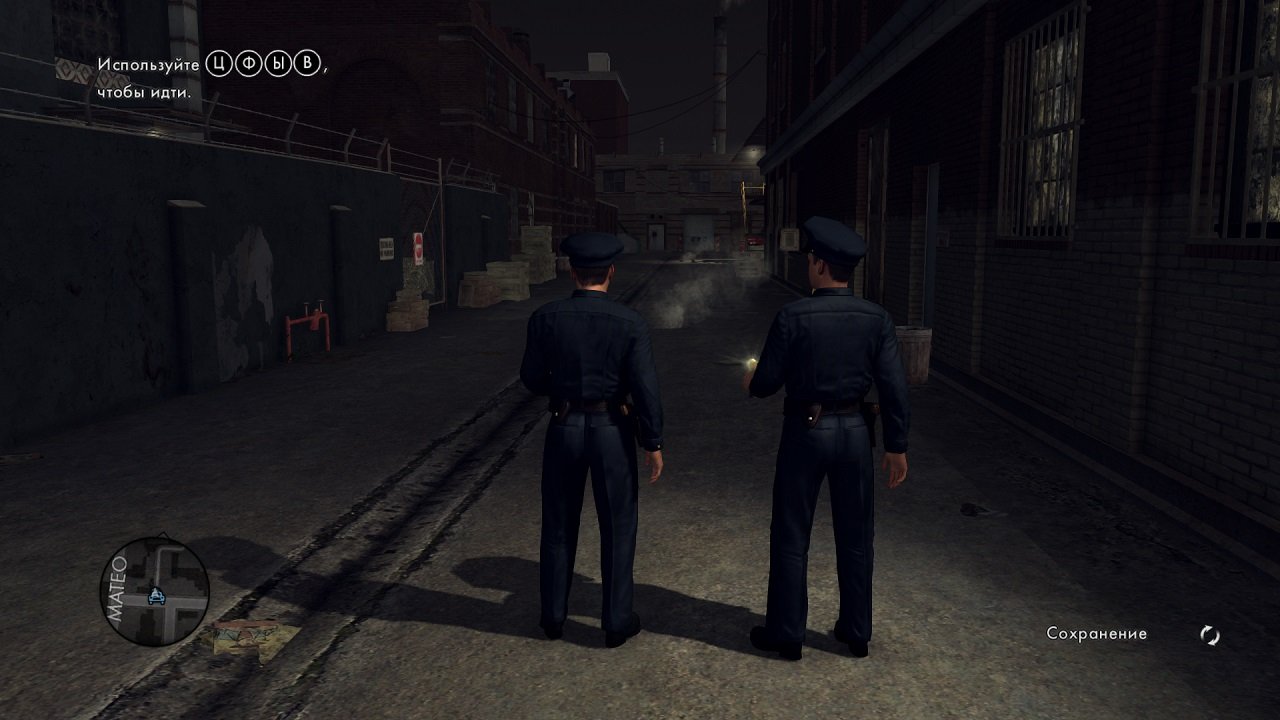Toggle the walking tutorial prompt visibility
This screenshot has height=720, width=1280.
(200, 75)
